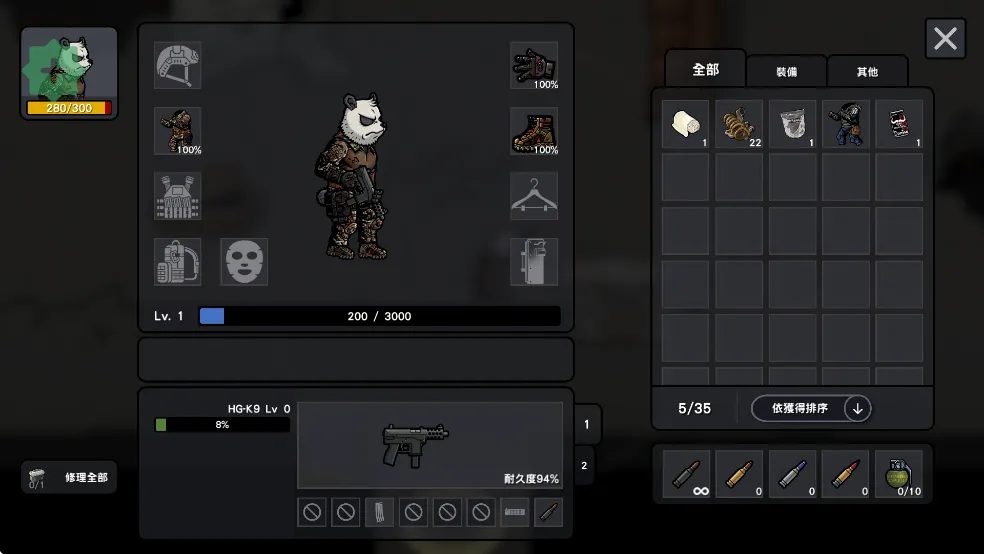Click the 修理全部 repair all button
Screen dimensions: 984x554
68,478
